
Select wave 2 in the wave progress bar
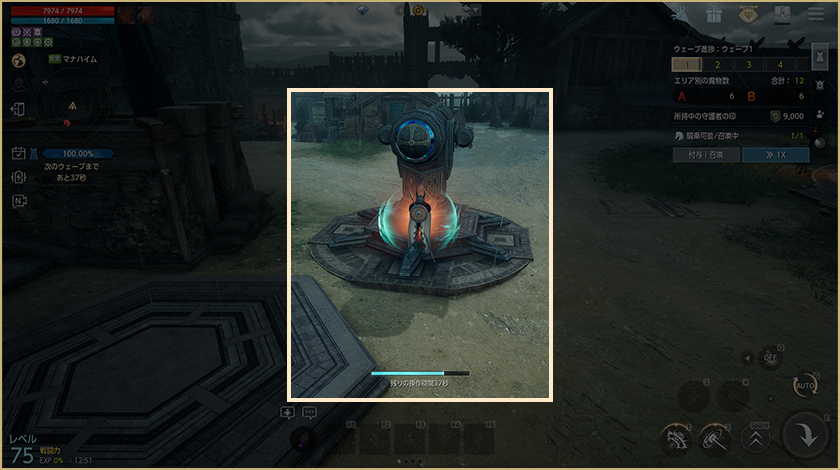718,64
